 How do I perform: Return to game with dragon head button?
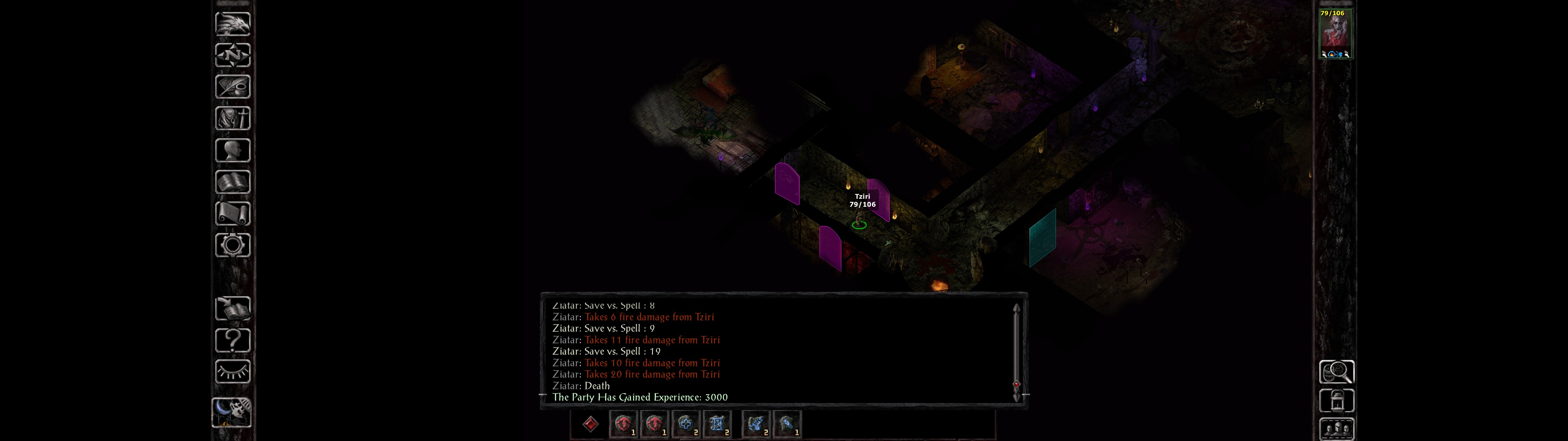click(232, 24)
